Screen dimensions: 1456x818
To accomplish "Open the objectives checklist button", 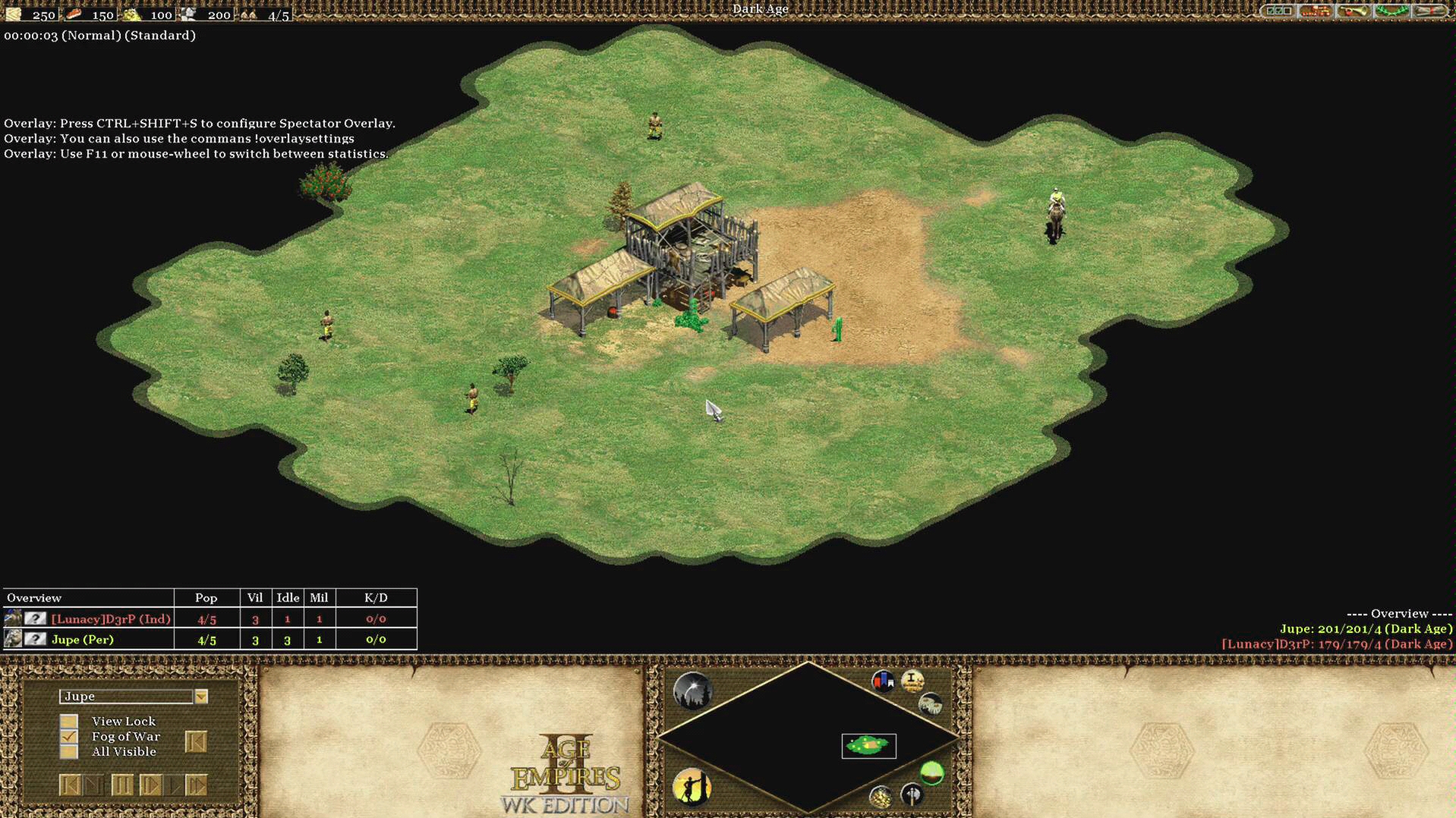I will tap(1278, 11).
